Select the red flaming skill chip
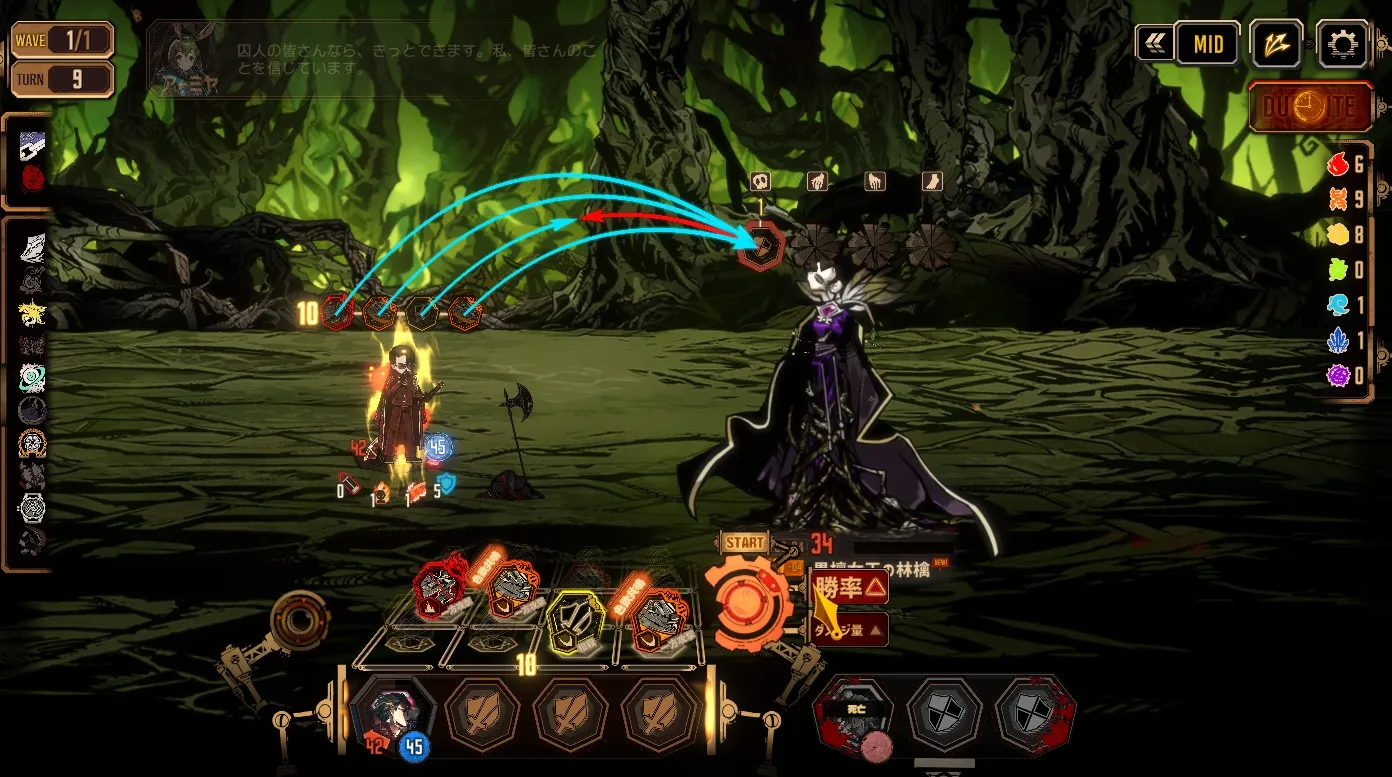The width and height of the screenshot is (1392, 777). click(x=440, y=589)
